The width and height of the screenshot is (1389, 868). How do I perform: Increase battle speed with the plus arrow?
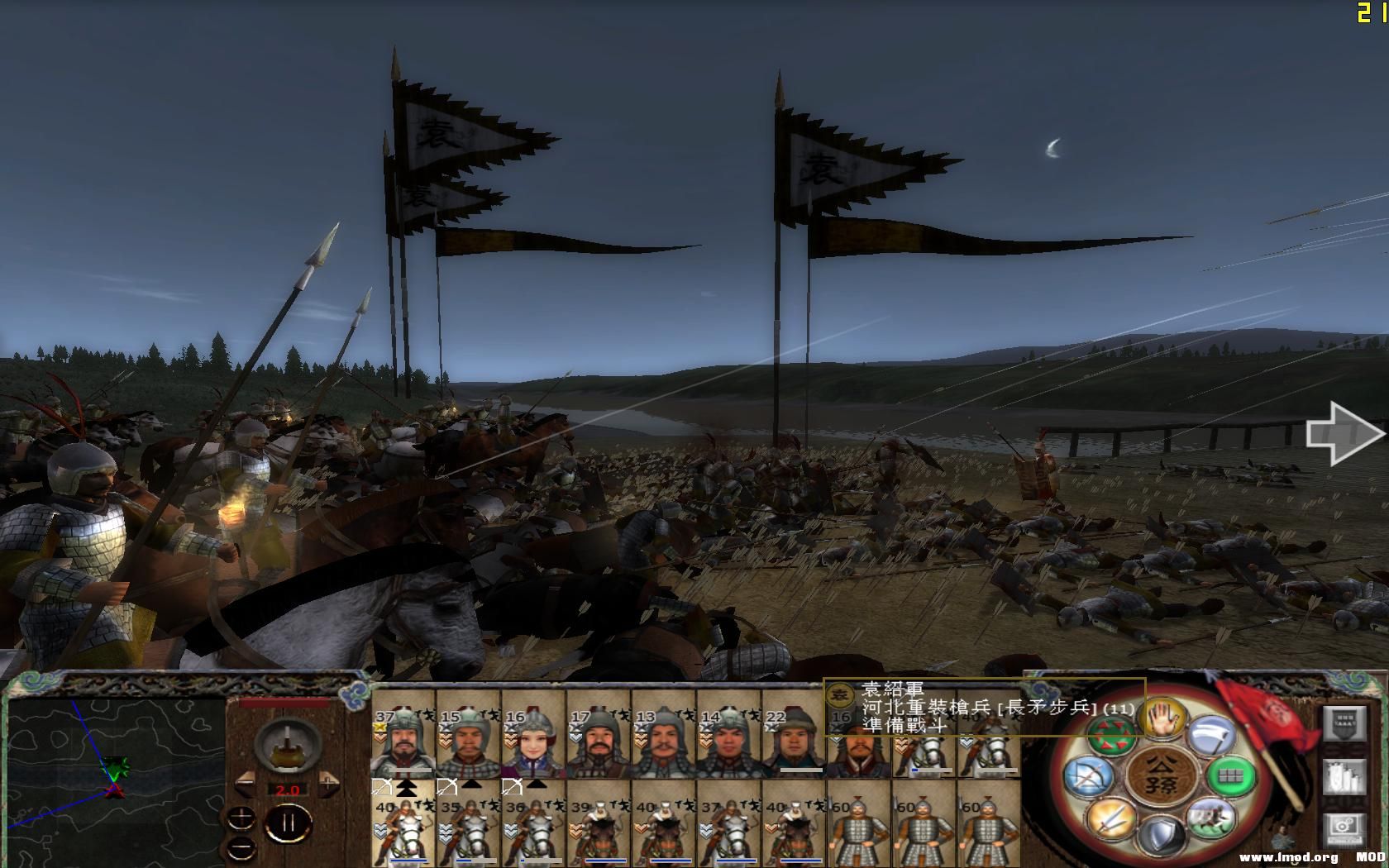328,782
